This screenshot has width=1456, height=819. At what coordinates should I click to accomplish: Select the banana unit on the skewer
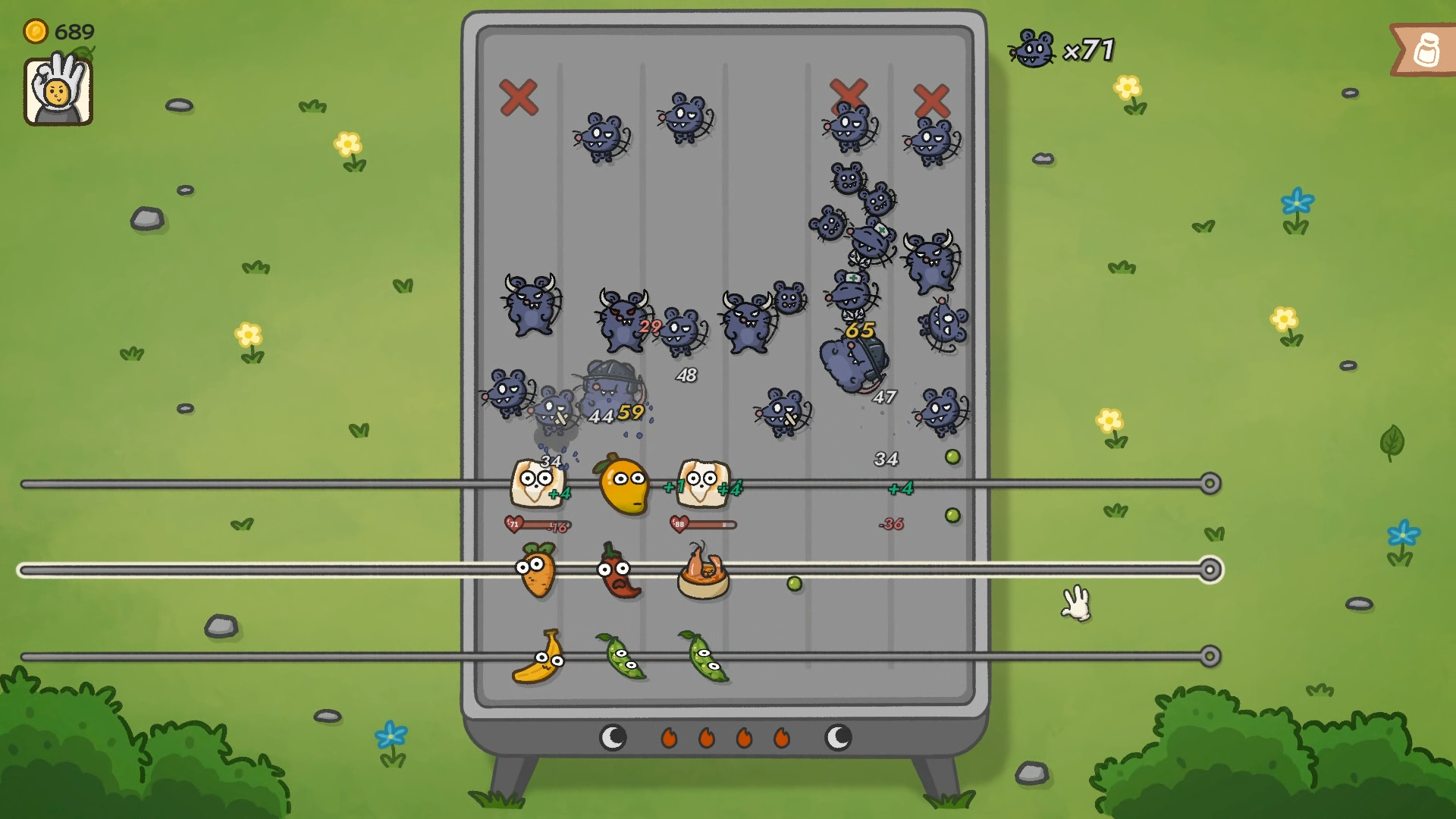pos(539,658)
